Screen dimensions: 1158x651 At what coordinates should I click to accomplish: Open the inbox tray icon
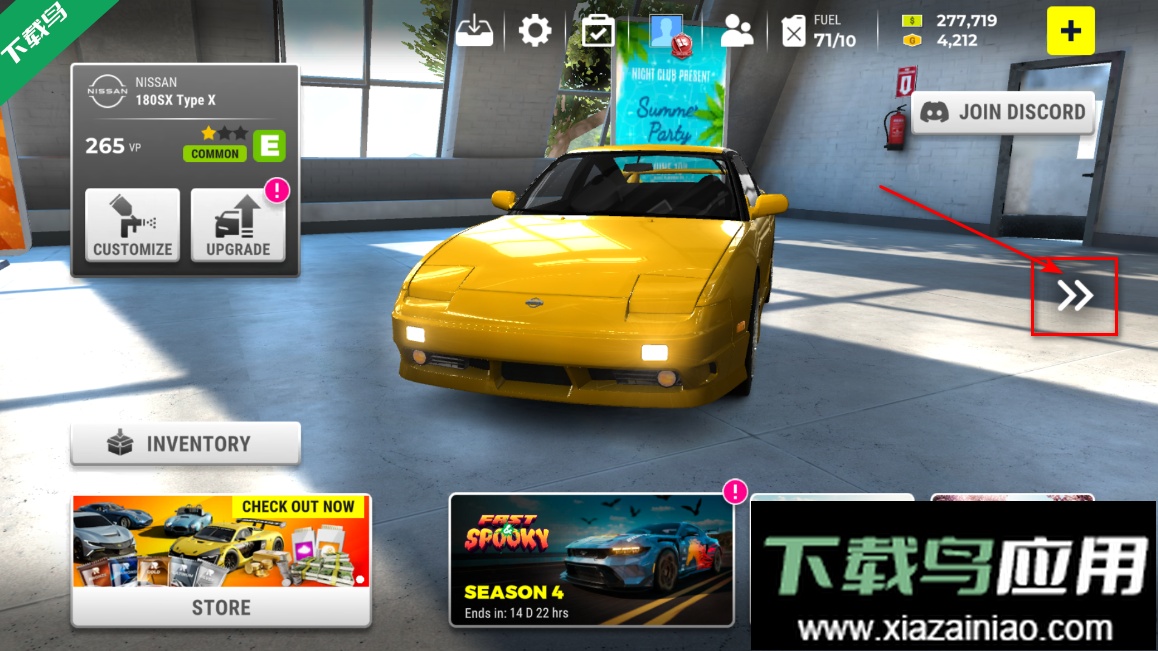[475, 31]
